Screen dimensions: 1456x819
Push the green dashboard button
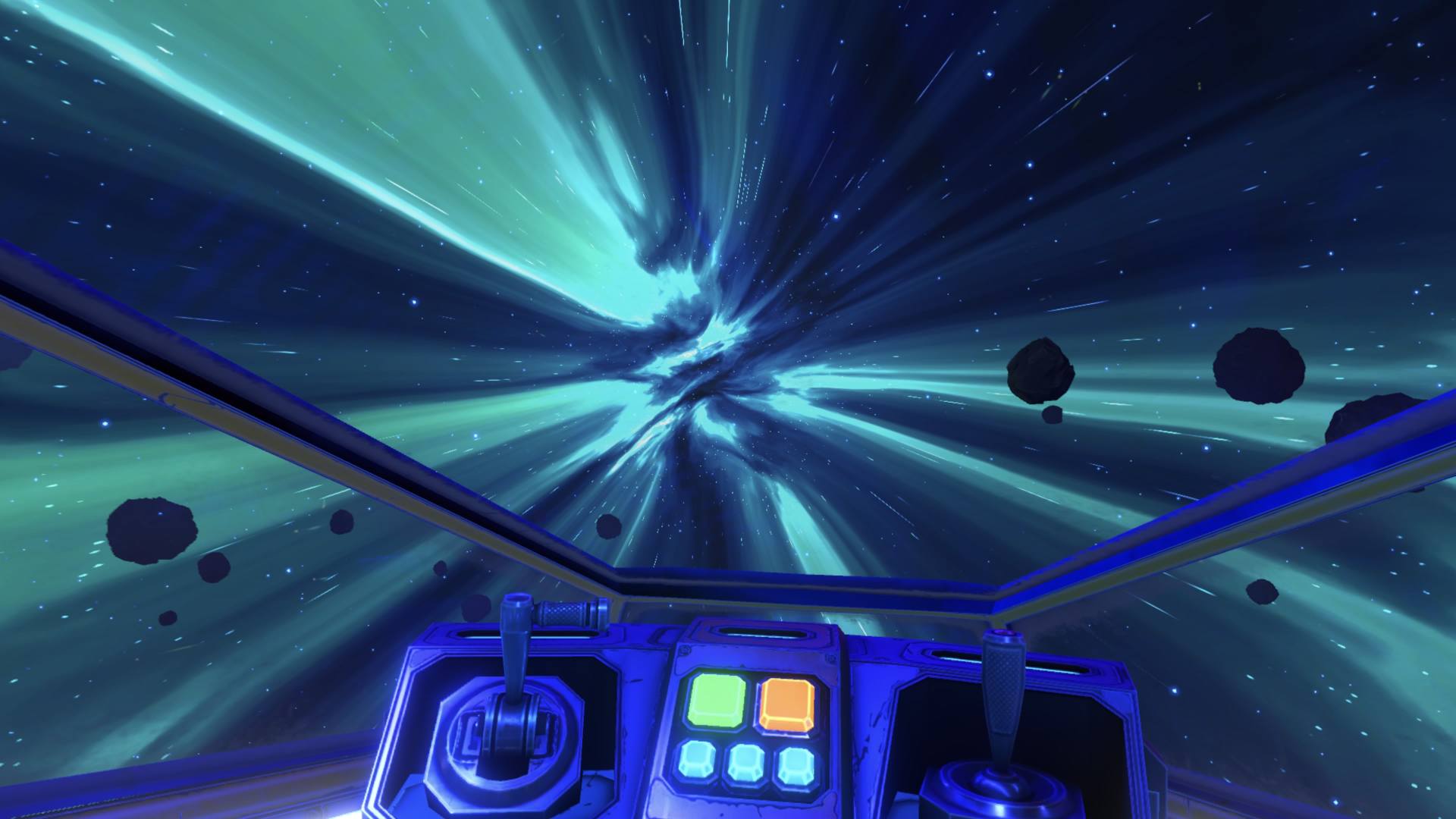[x=717, y=700]
